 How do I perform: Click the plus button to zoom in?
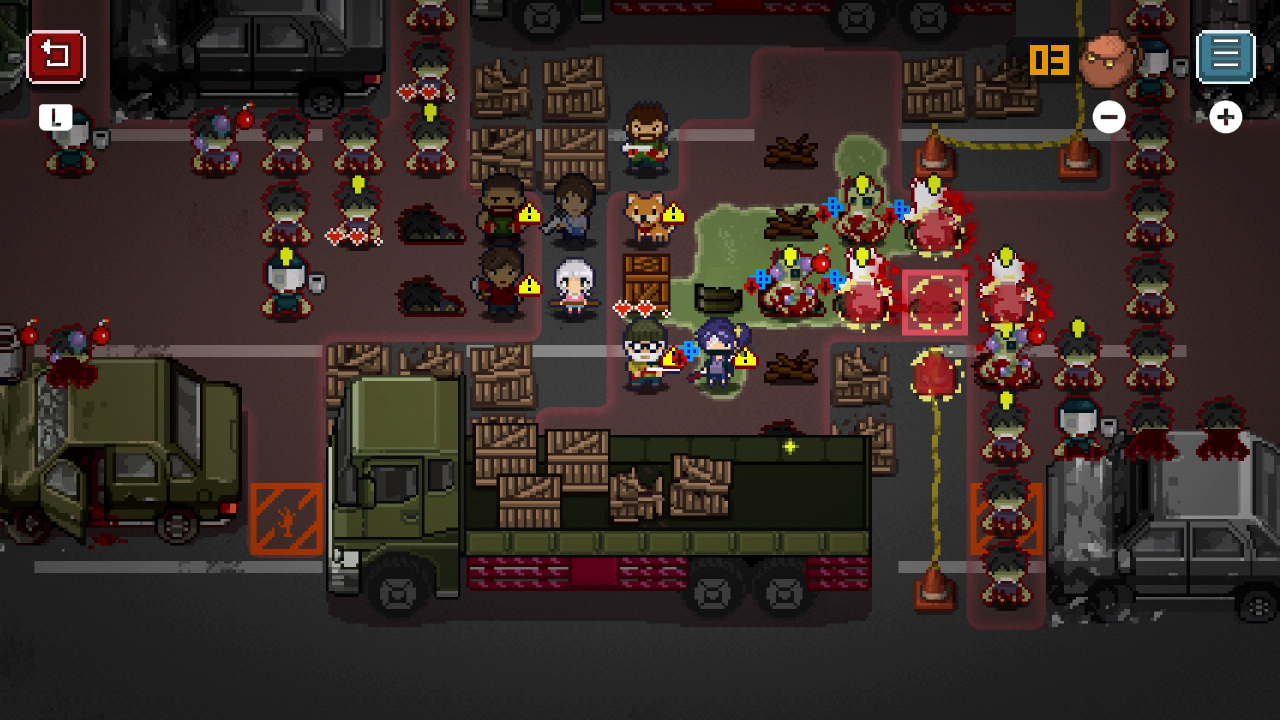(x=1225, y=117)
